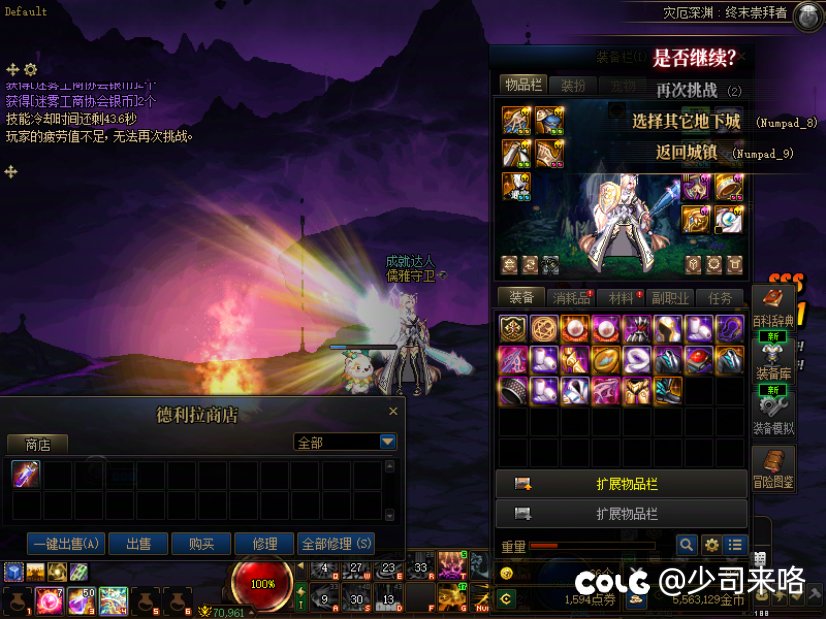This screenshot has width=826, height=619.
Task: Click the 购买 buy button
Action: pos(201,544)
